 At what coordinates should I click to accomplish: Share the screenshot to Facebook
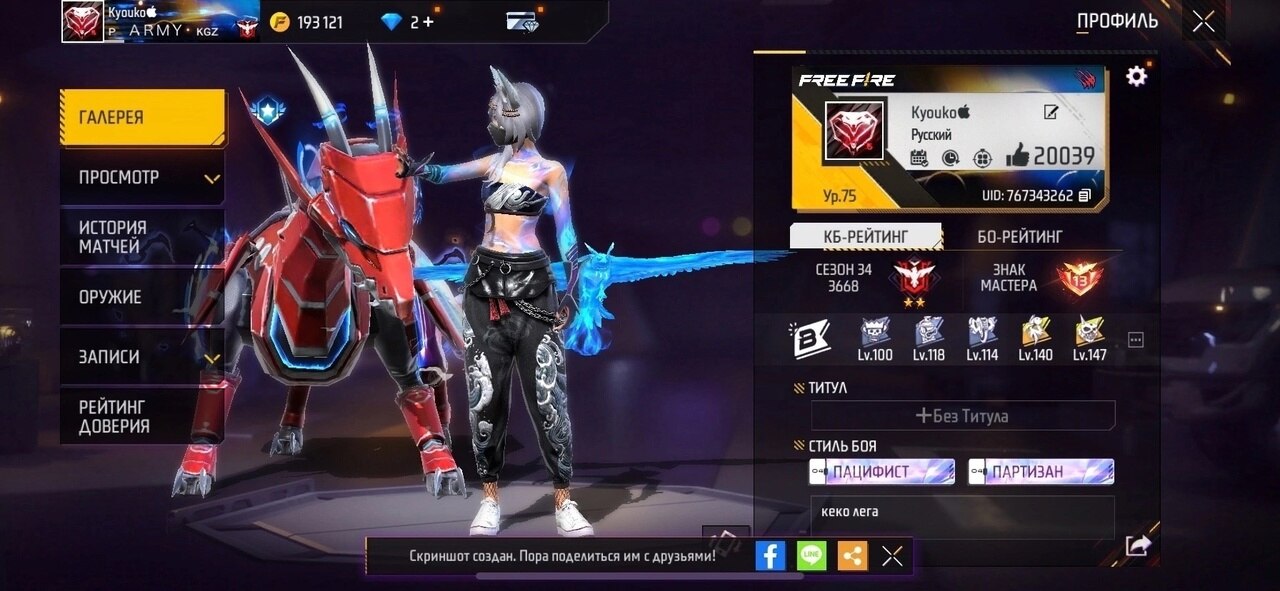pyautogui.click(x=770, y=556)
